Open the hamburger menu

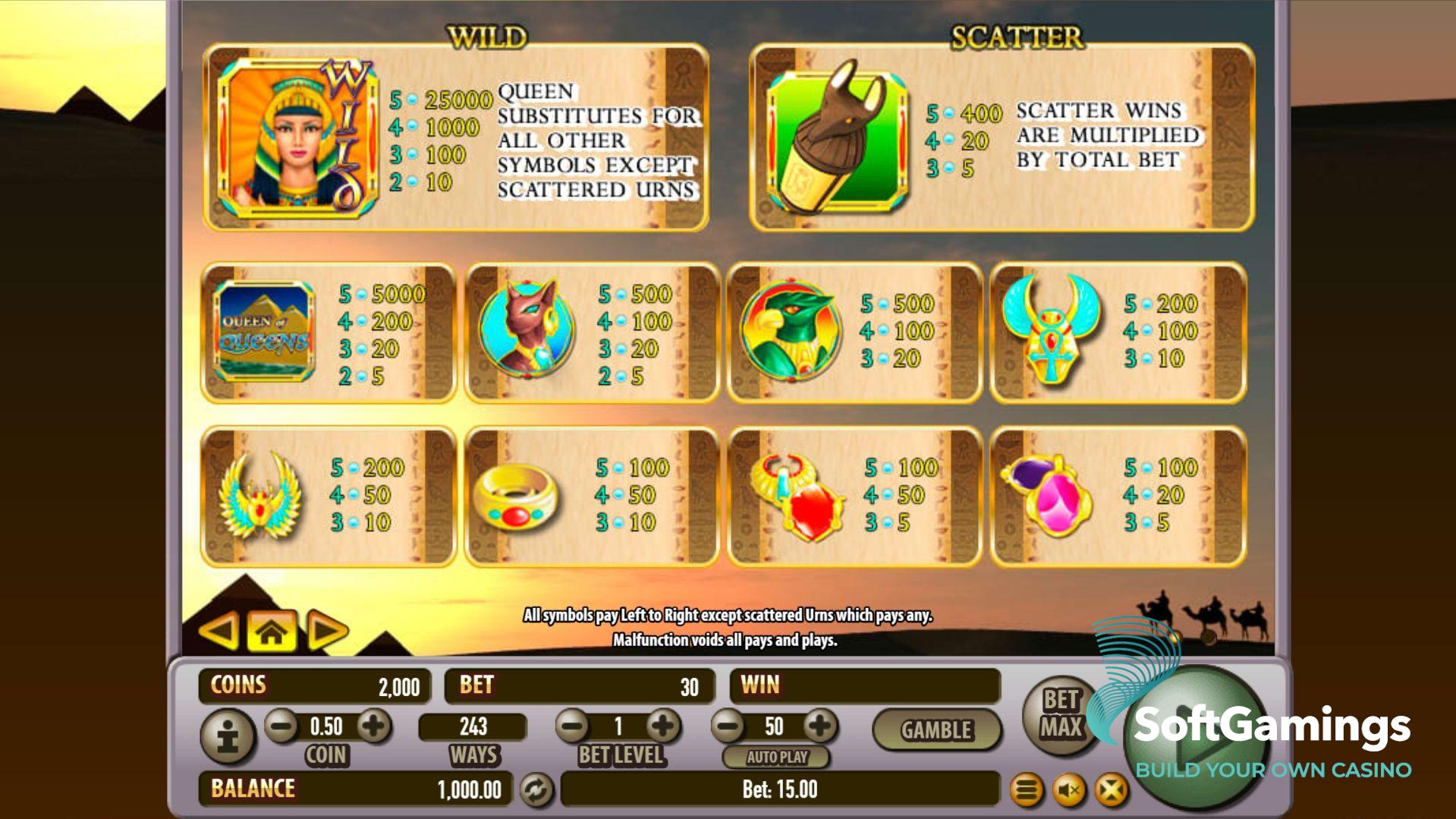tap(1027, 791)
